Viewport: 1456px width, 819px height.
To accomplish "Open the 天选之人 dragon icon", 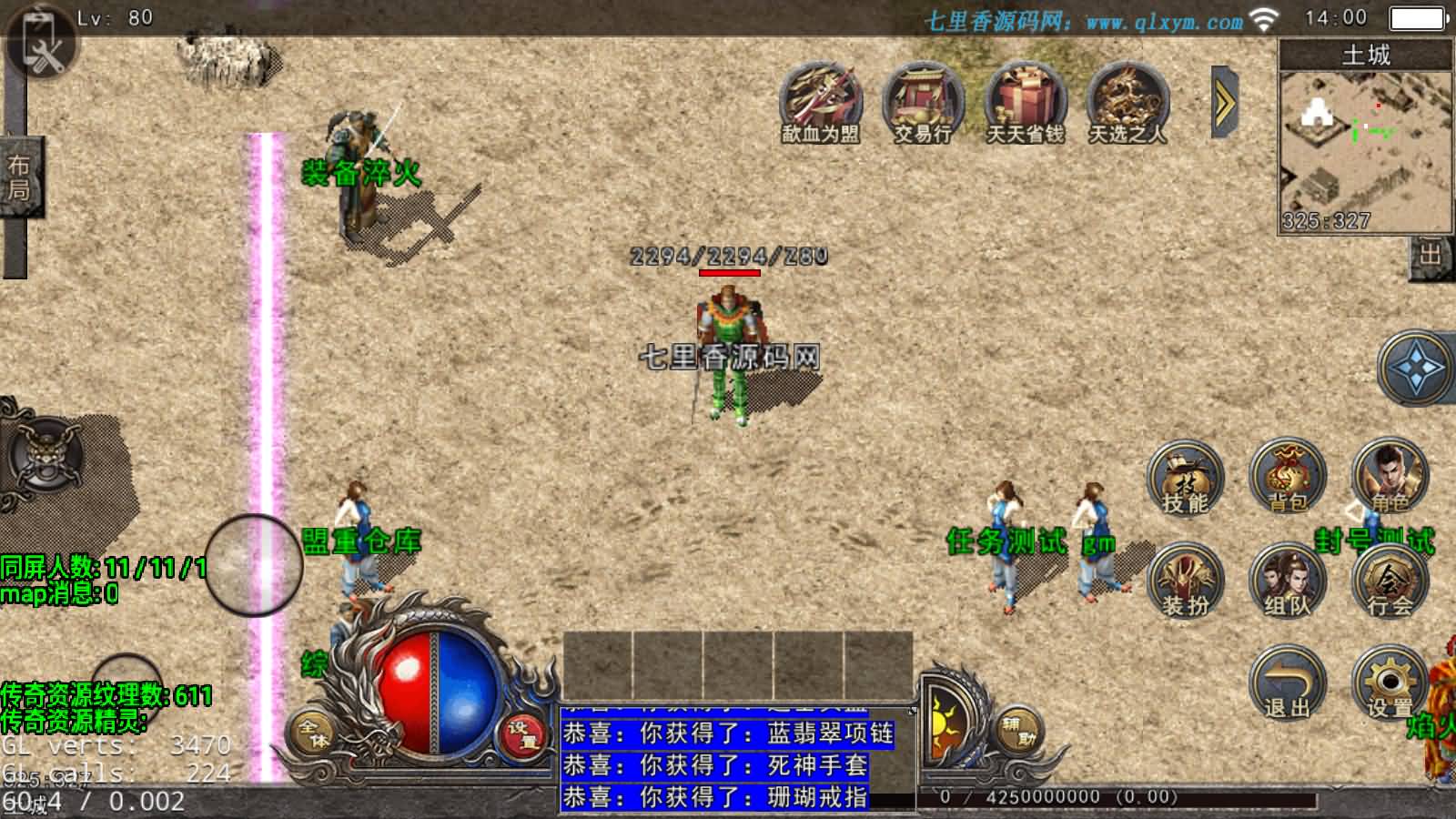I will 1127,103.
